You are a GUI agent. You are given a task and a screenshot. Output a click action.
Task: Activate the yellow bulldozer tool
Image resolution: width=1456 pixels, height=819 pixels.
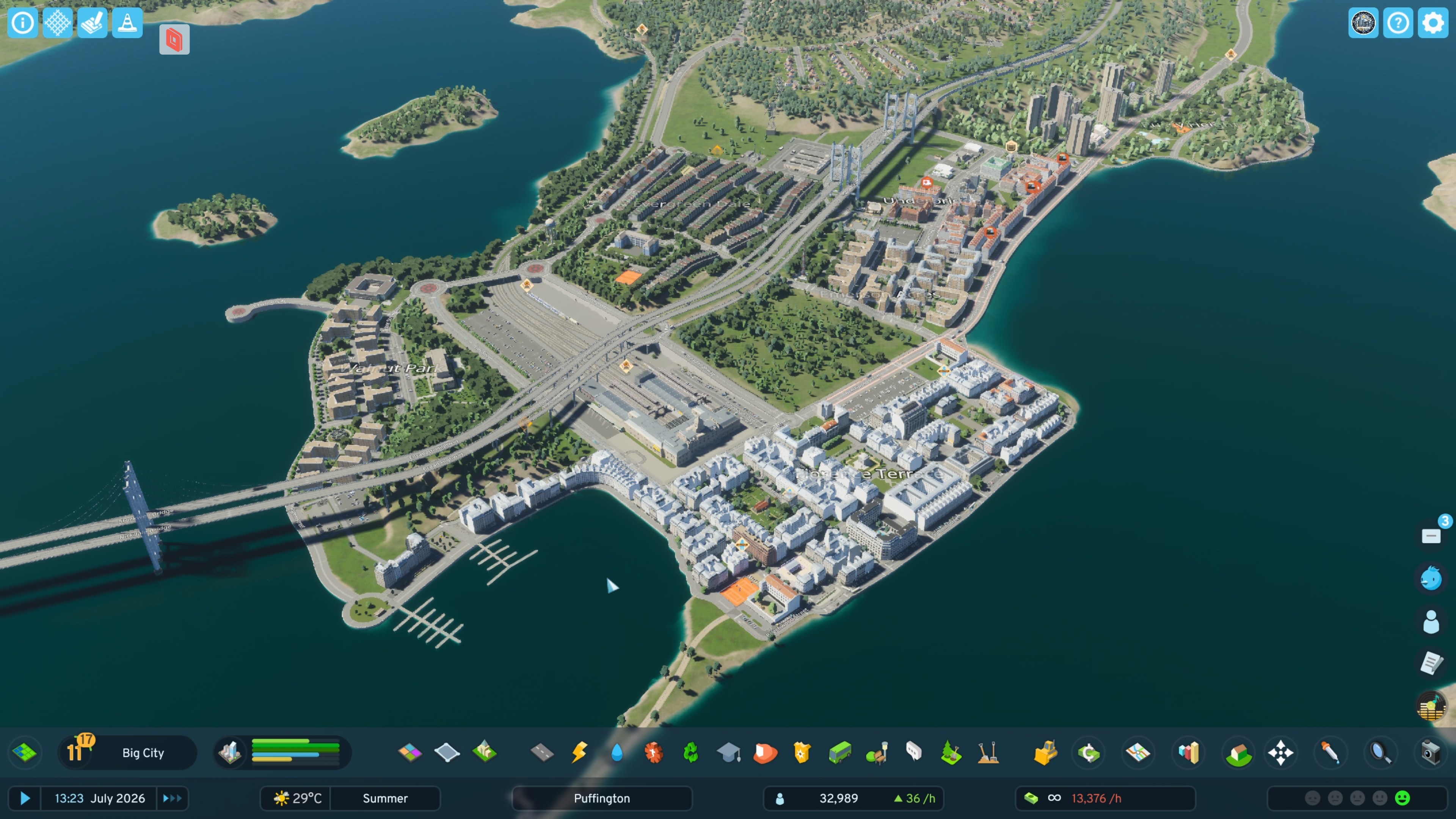tap(1045, 752)
